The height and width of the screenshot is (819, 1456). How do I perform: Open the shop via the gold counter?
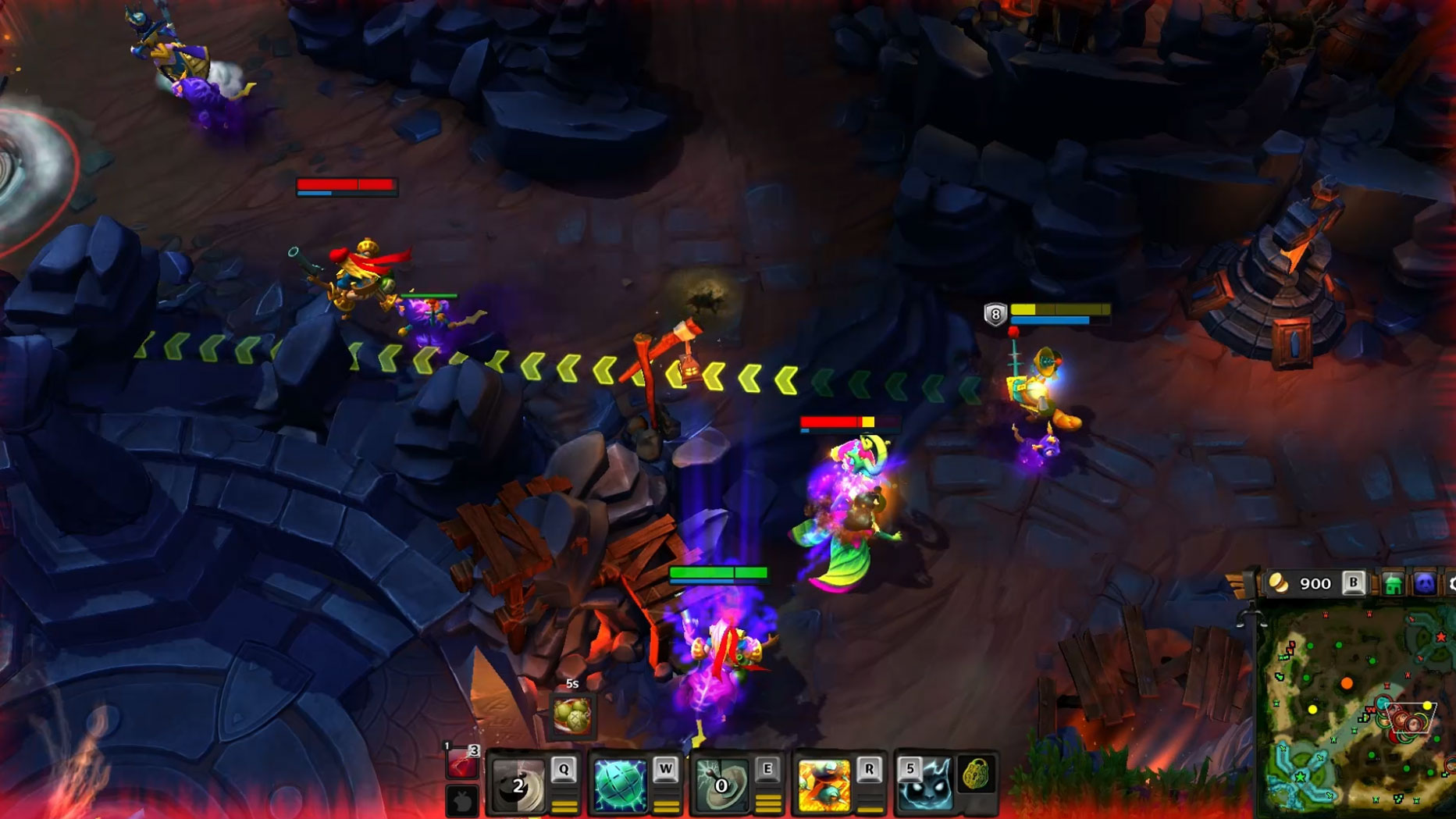pyautogui.click(x=1303, y=583)
